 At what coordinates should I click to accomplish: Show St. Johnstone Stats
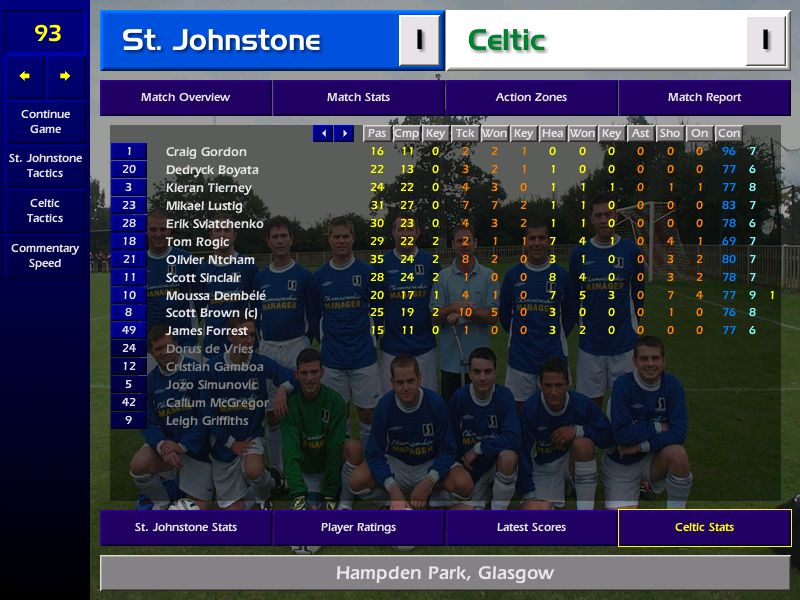pos(185,528)
